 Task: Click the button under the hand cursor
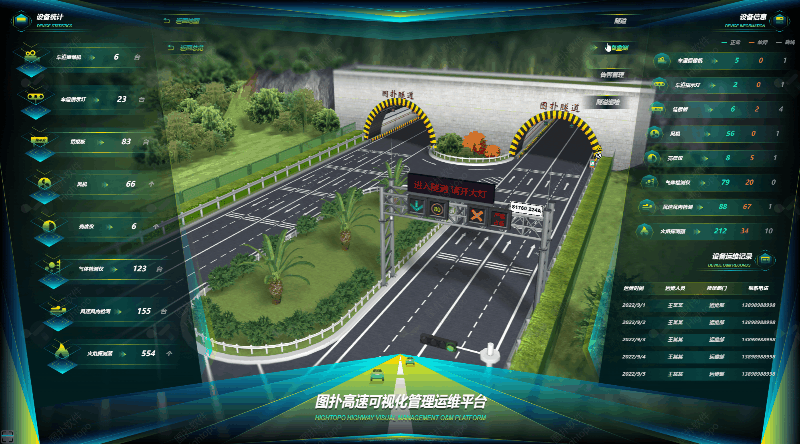(x=621, y=47)
